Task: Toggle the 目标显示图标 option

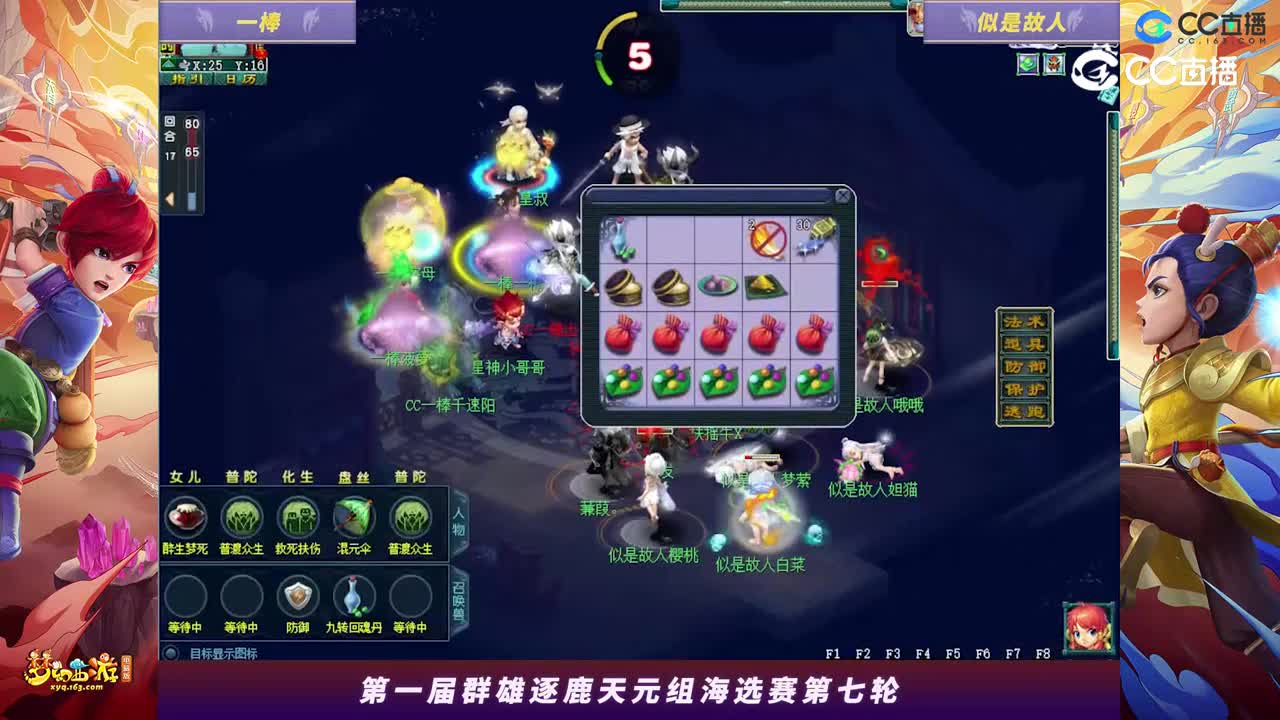Action: [x=172, y=654]
